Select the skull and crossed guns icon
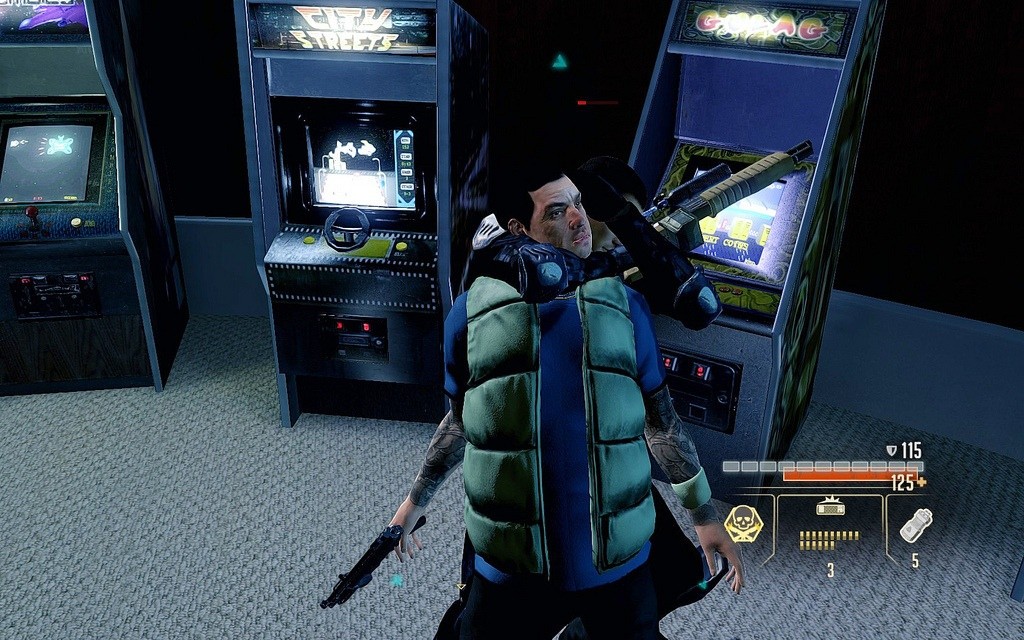 coord(743,523)
